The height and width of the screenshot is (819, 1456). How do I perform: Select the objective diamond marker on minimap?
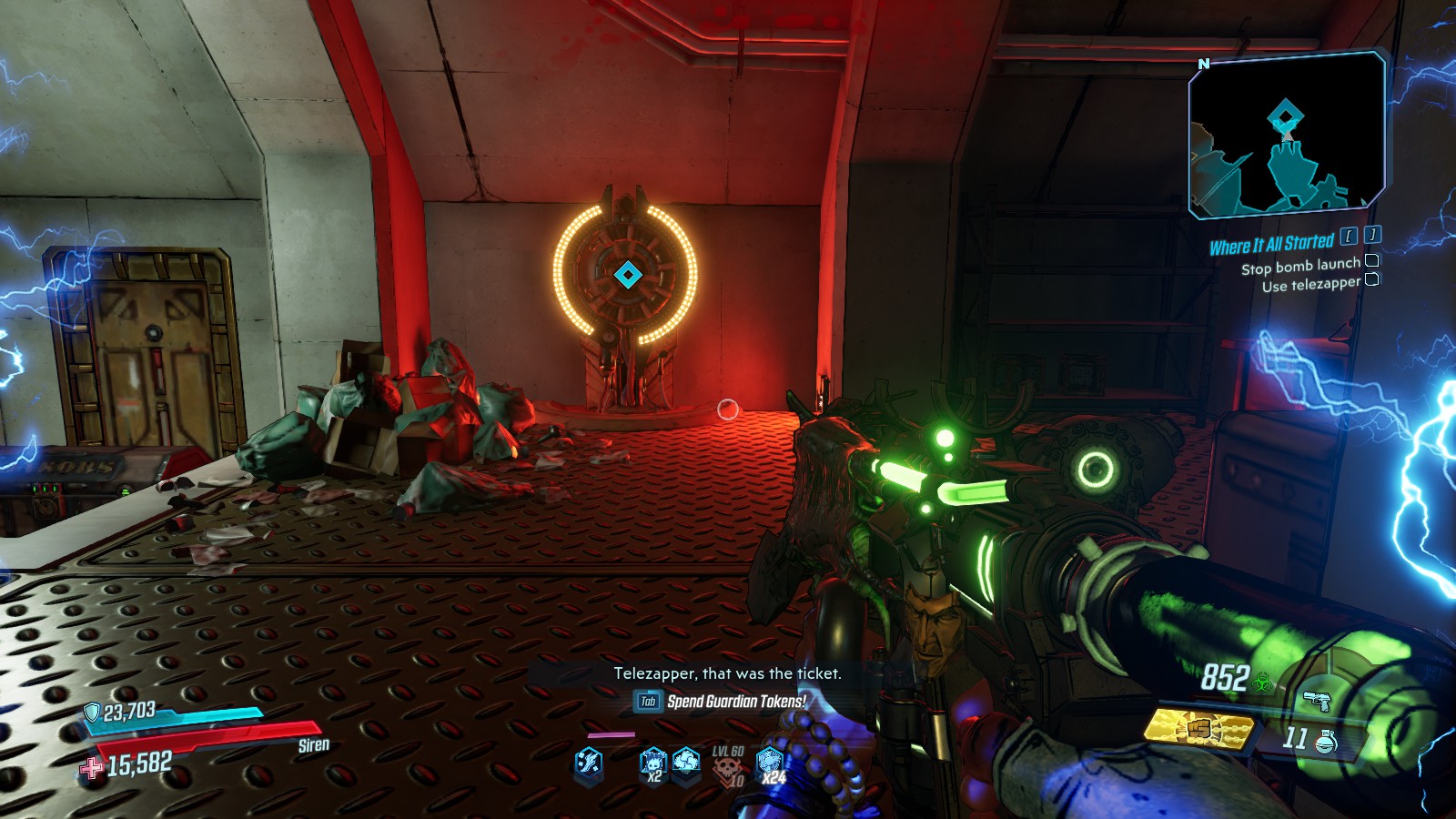click(1285, 117)
